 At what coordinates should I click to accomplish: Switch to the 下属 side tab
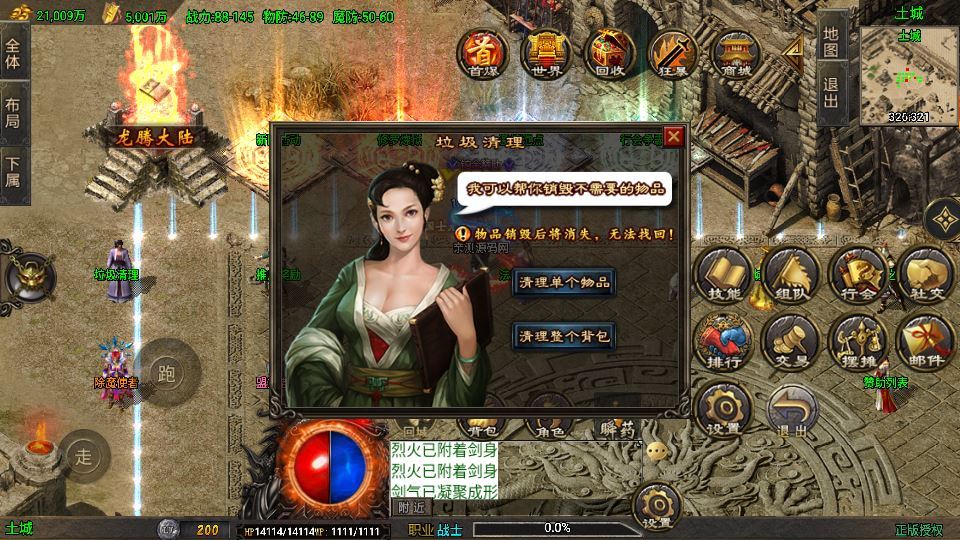(13, 172)
